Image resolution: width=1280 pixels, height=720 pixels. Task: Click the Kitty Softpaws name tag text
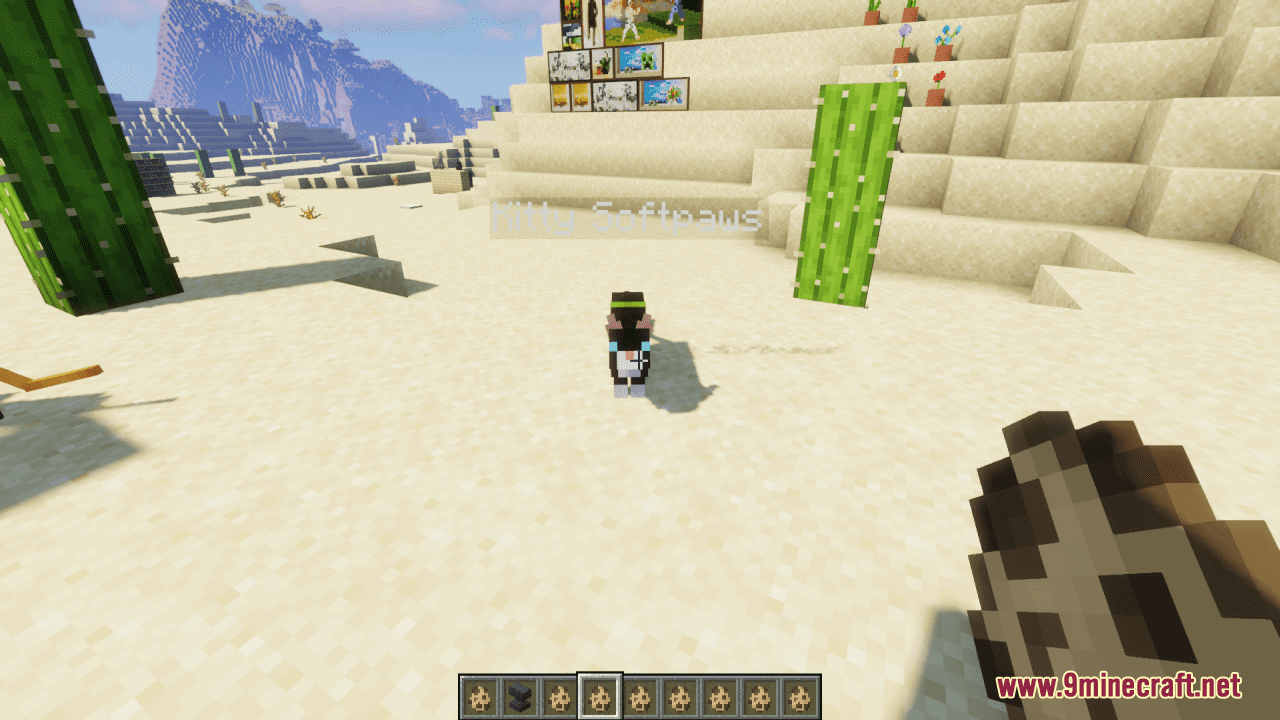(x=626, y=216)
